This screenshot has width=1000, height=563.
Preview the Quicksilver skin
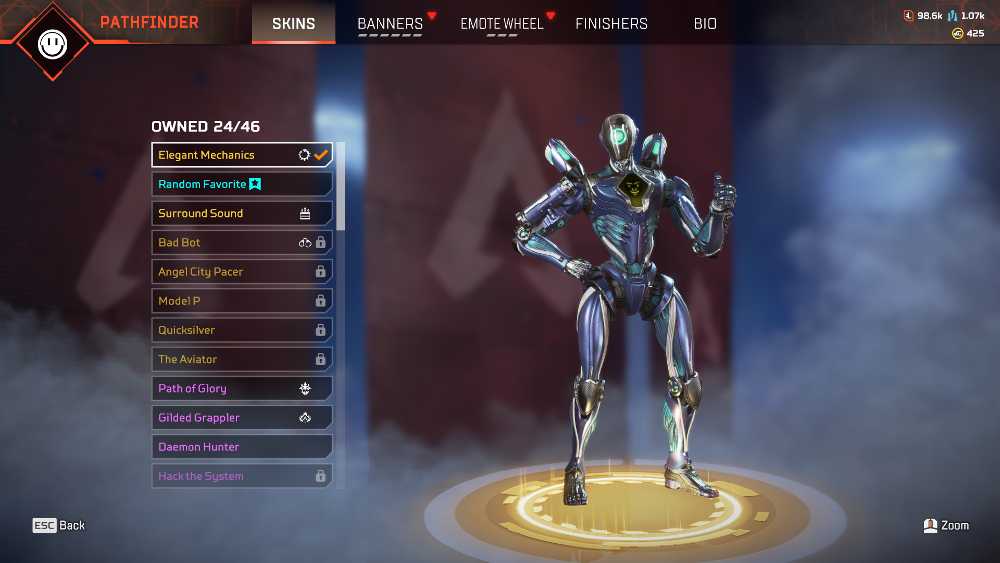242,330
